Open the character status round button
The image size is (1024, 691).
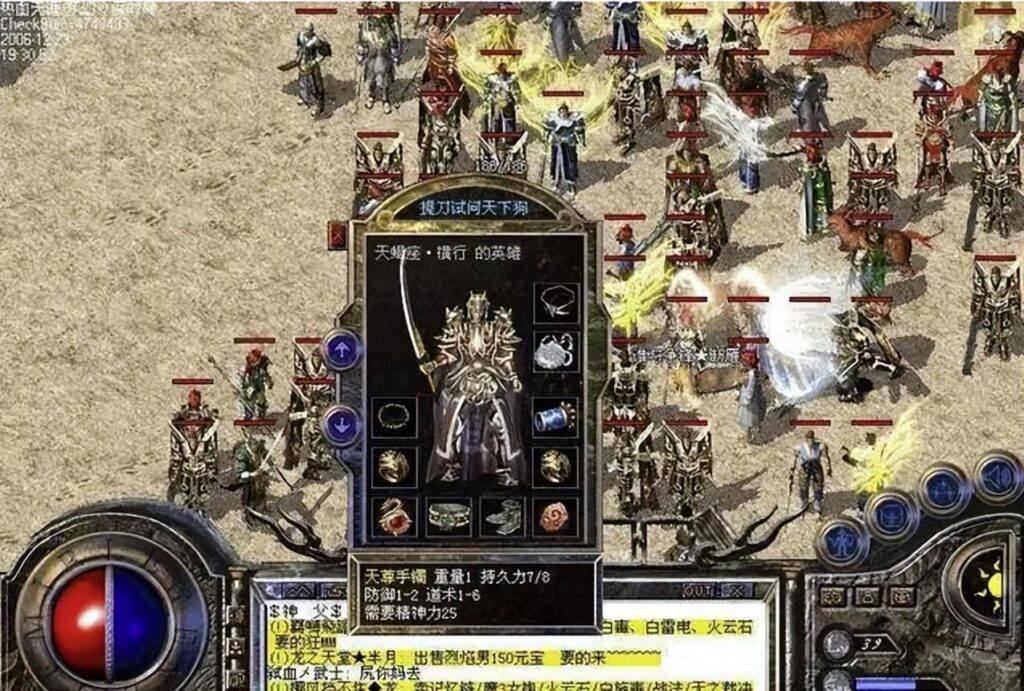841,542
